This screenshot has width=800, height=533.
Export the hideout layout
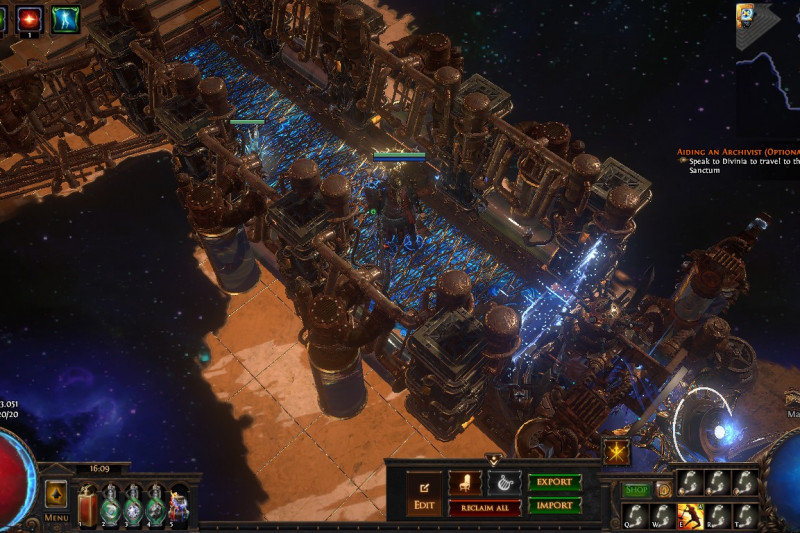pos(555,482)
